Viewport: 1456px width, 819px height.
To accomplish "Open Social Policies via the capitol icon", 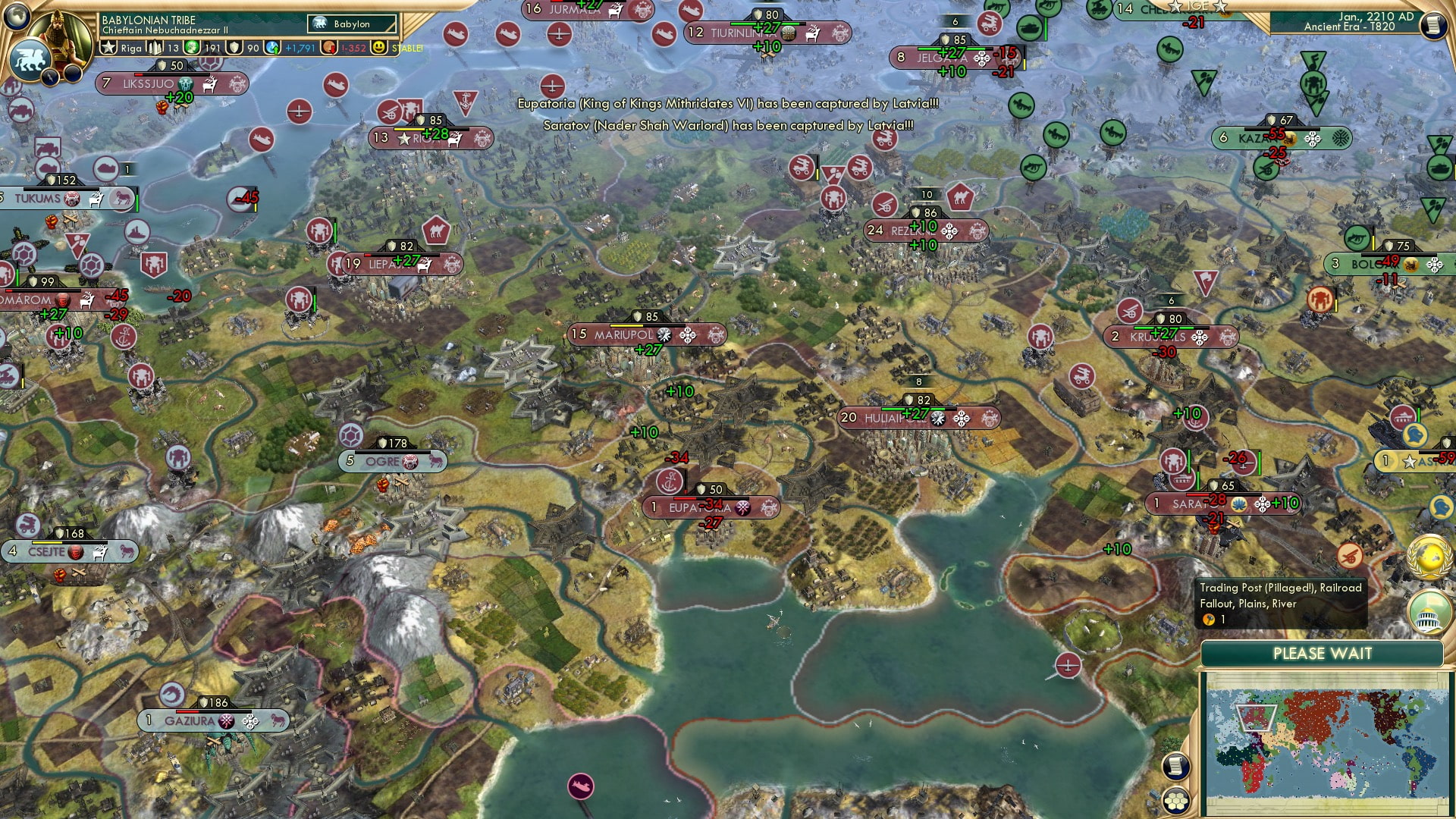I will (1429, 611).
